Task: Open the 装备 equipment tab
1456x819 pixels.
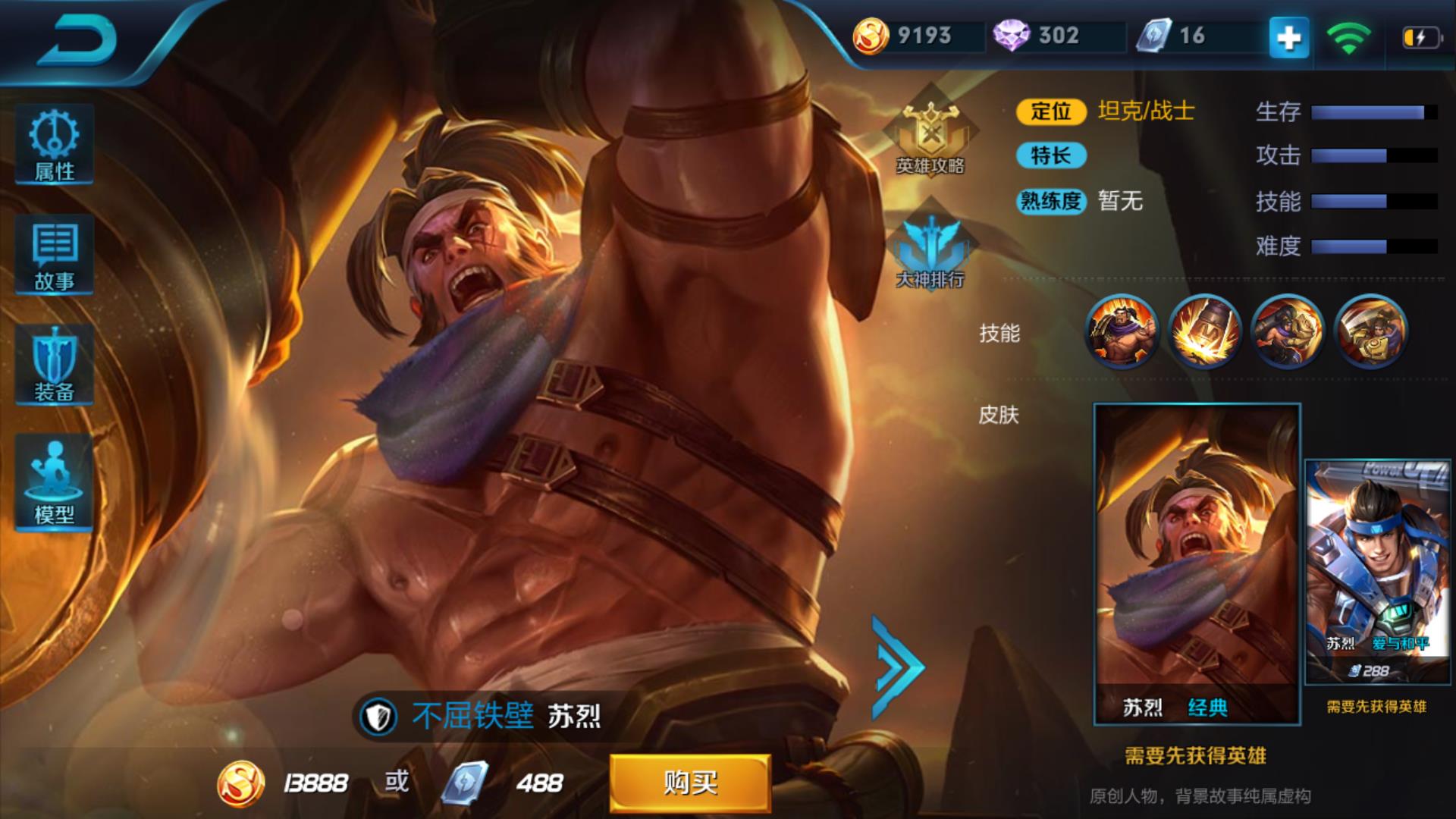Action: pyautogui.click(x=55, y=366)
